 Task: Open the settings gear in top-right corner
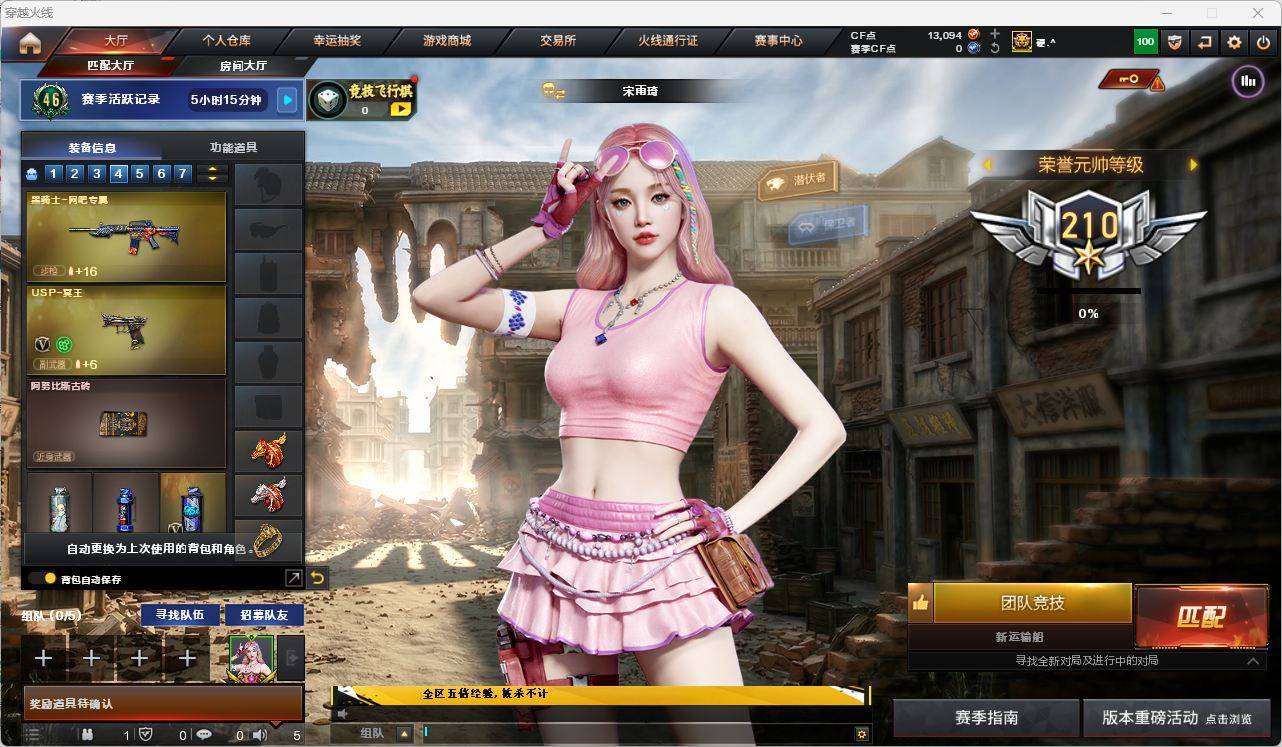[x=1233, y=42]
